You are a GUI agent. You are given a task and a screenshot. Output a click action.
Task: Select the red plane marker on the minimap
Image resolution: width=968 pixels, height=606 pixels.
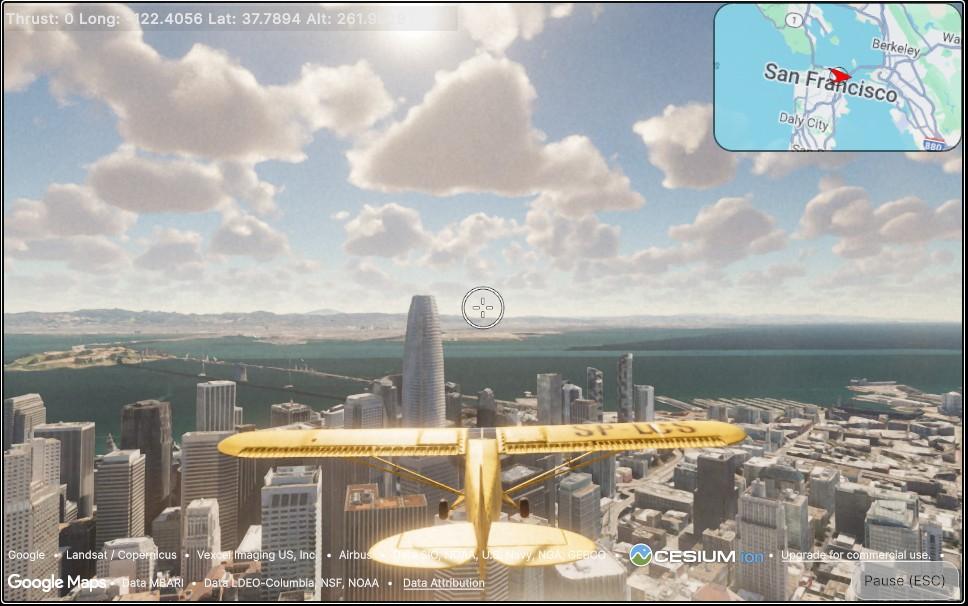(x=840, y=75)
